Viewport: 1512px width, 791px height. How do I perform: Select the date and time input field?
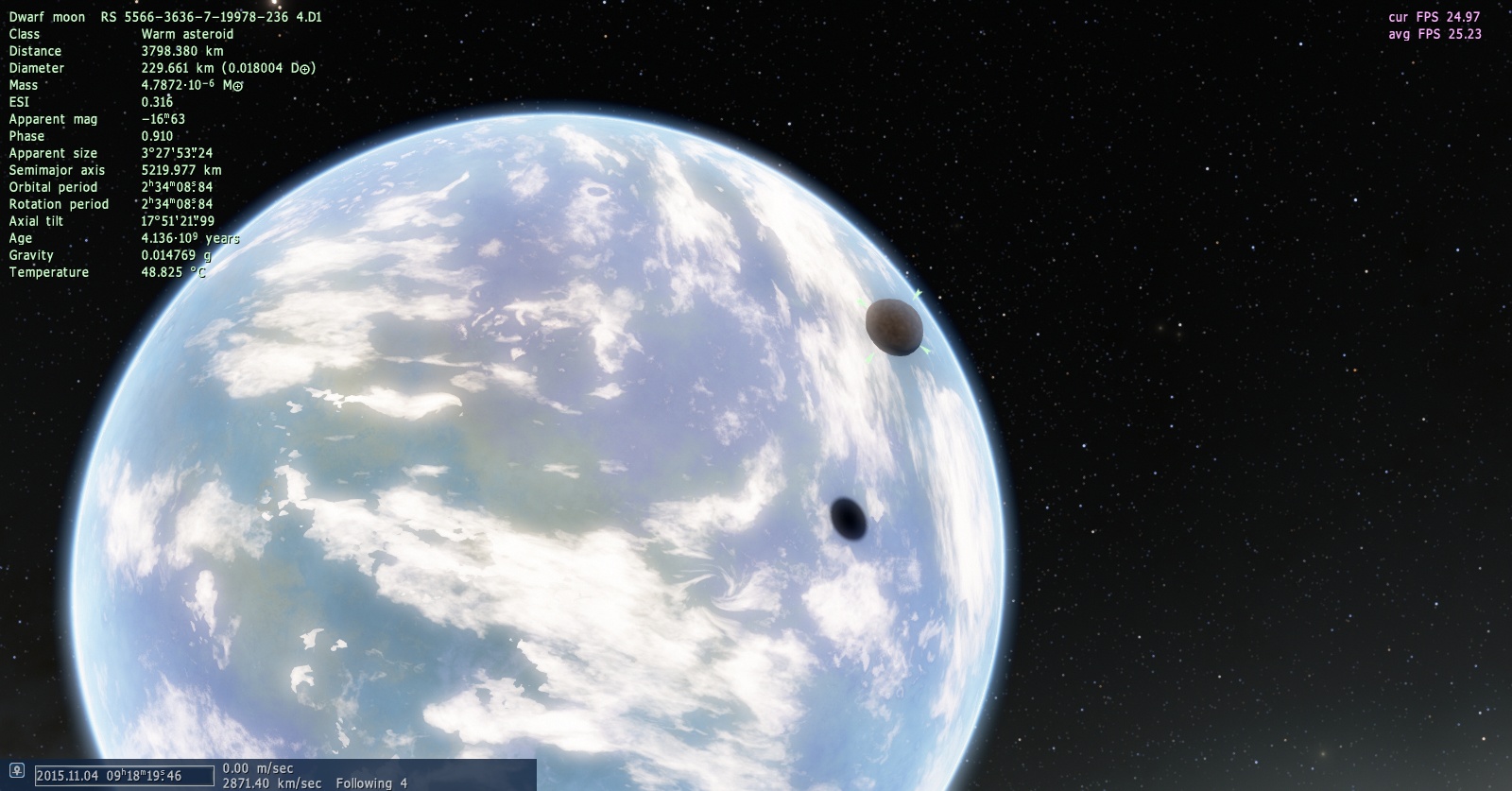[x=124, y=776]
